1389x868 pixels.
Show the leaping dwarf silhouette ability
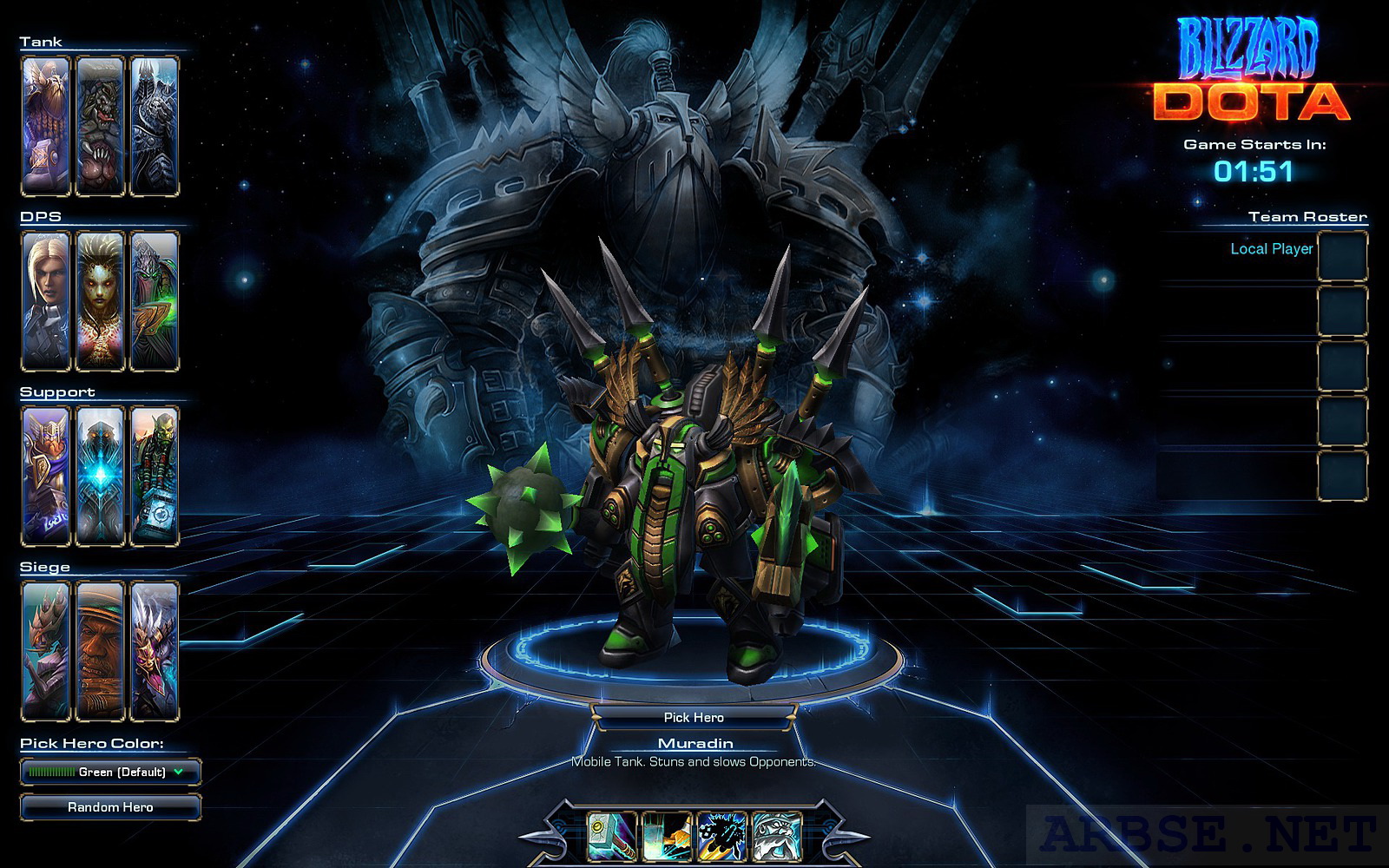pos(722,837)
